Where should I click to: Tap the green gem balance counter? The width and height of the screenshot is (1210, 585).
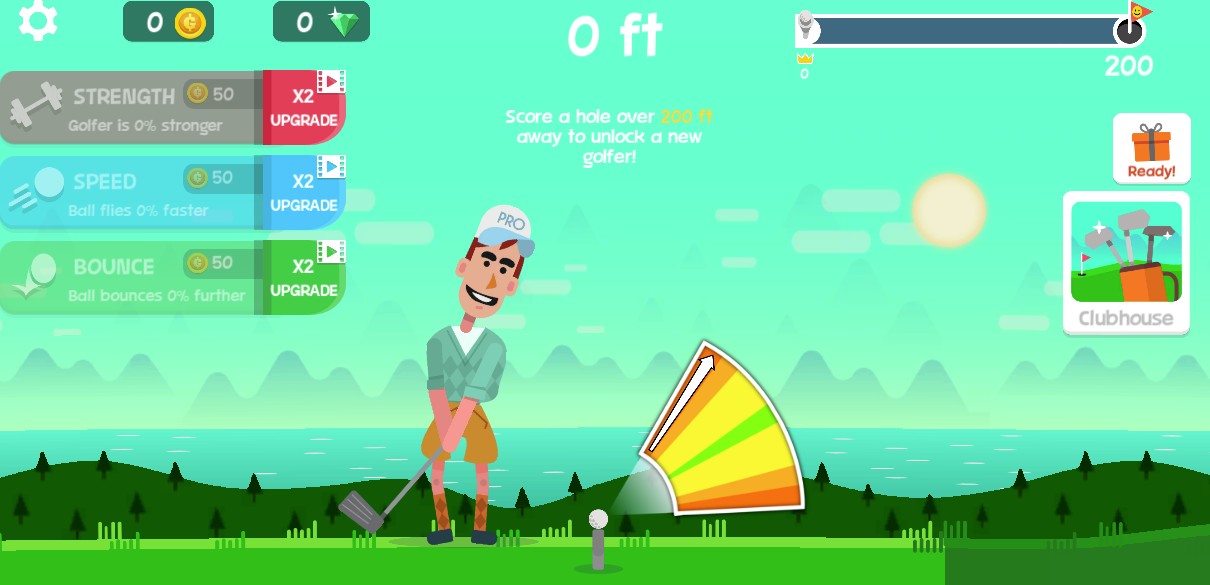click(x=321, y=22)
